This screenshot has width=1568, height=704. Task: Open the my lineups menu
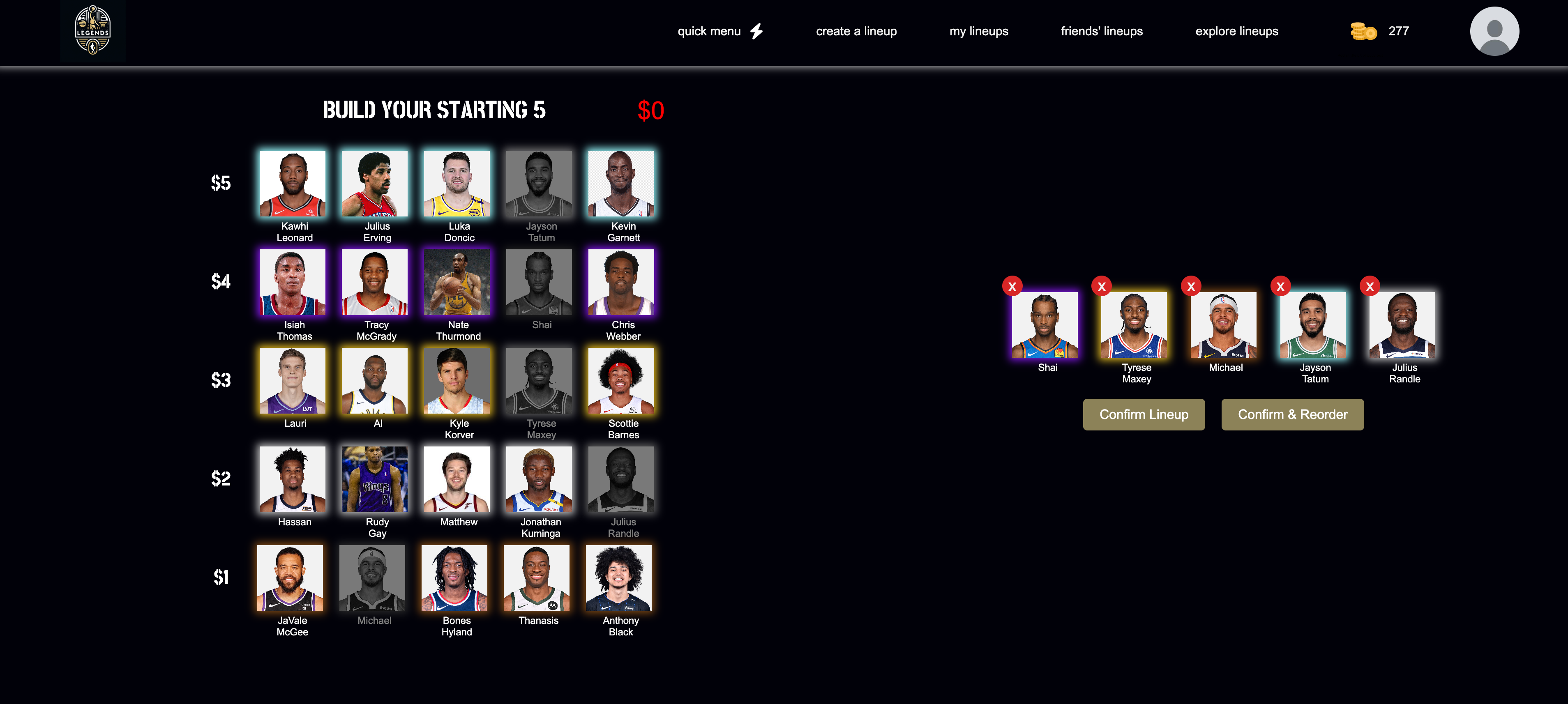click(x=979, y=30)
